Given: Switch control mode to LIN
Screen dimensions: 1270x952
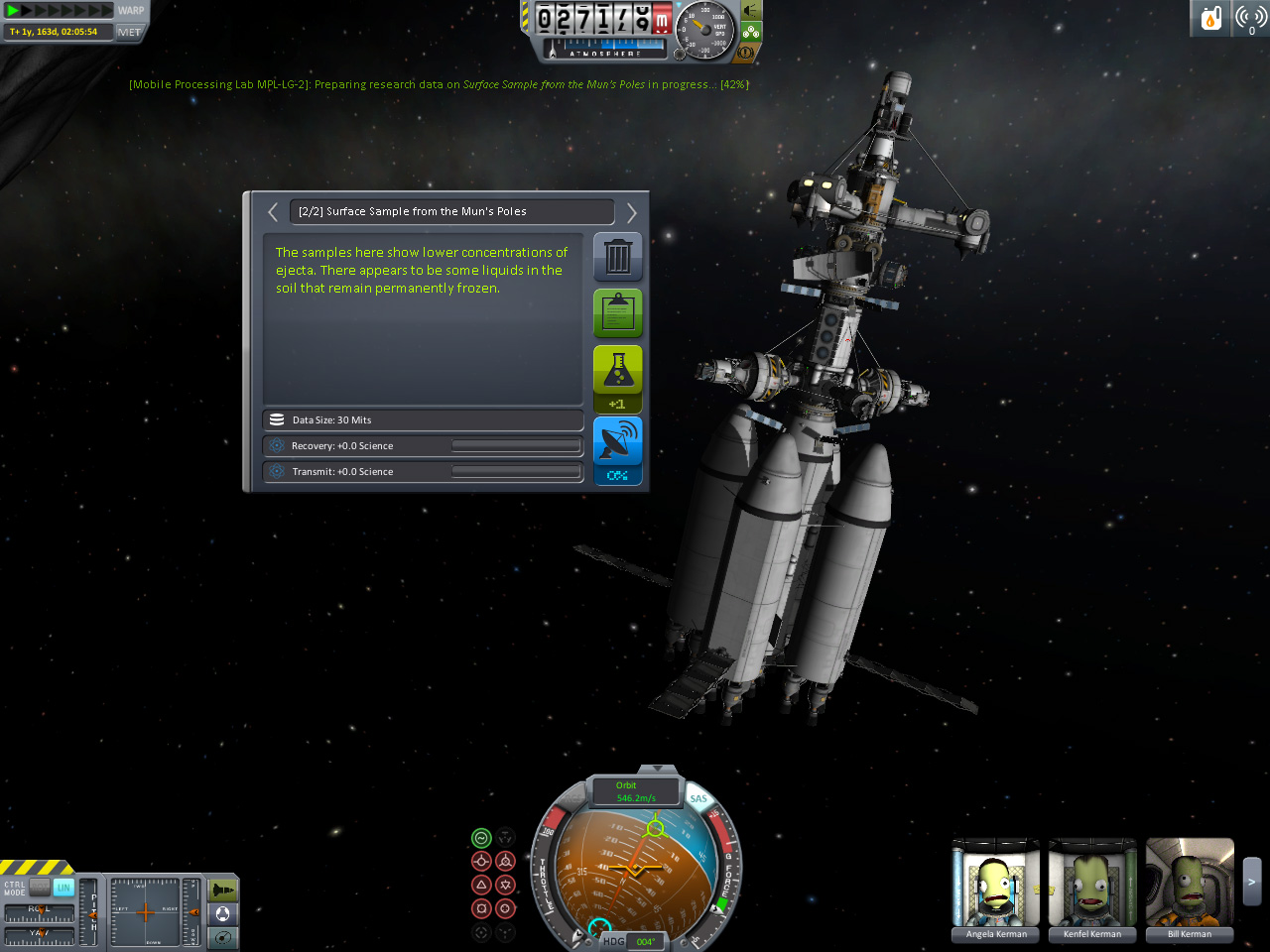Looking at the screenshot, I should (63, 888).
